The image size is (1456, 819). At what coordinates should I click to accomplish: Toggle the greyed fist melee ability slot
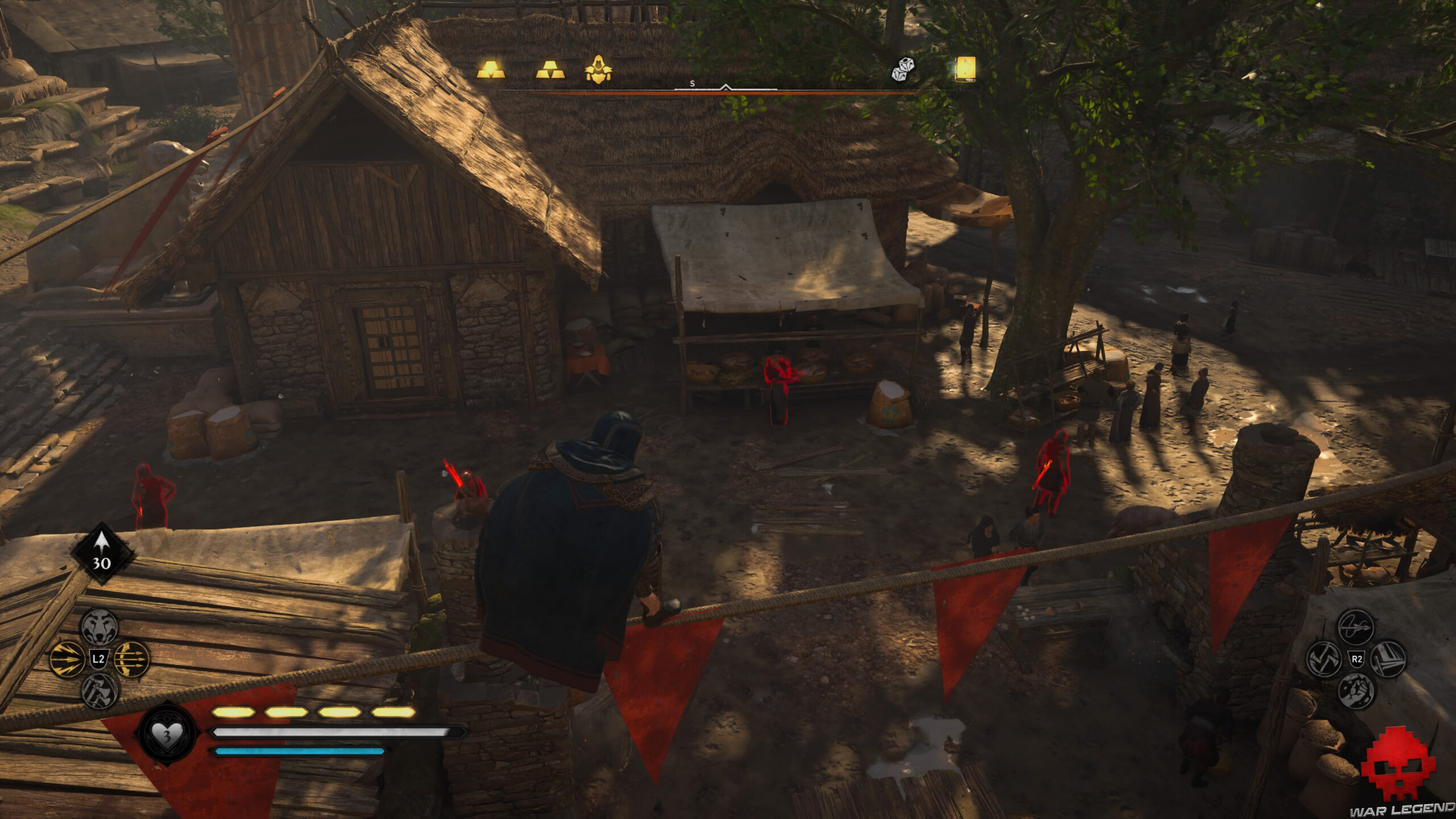click(1356, 693)
